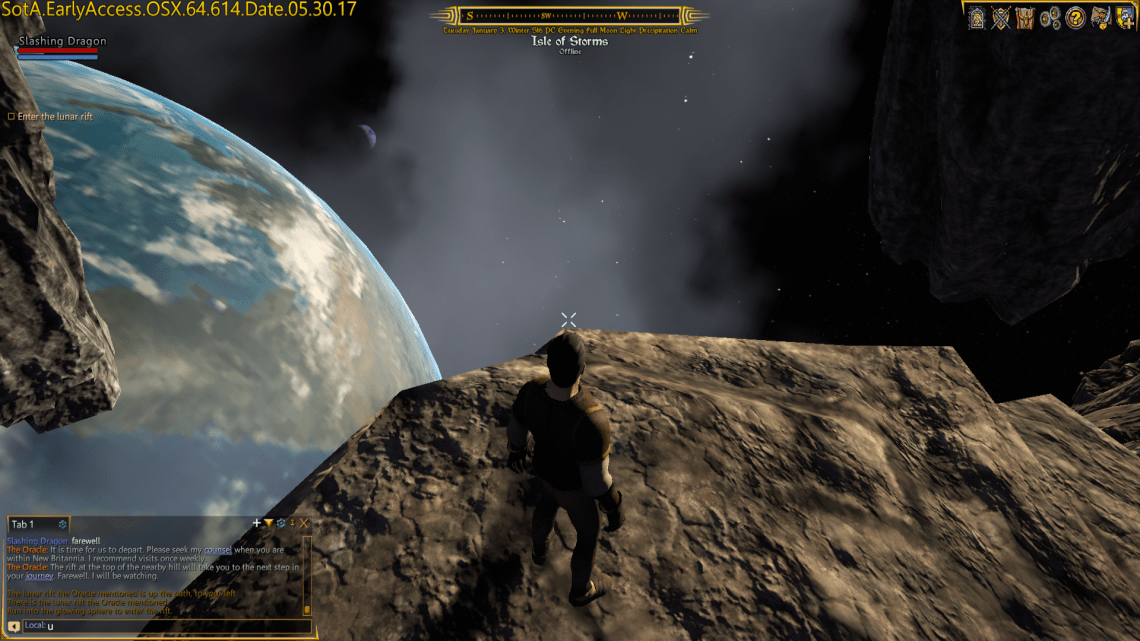Open the backpack inventory
This screenshot has height=641, width=1140.
point(1024,17)
